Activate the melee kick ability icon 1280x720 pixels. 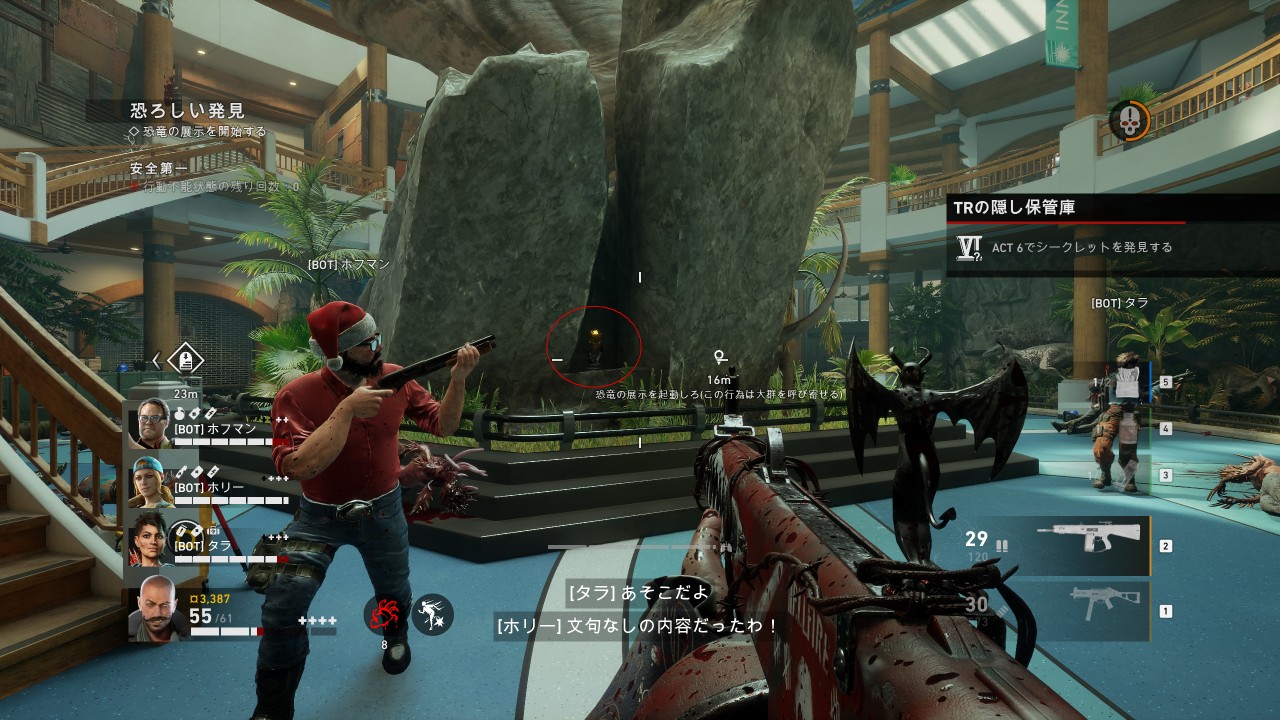(x=432, y=615)
